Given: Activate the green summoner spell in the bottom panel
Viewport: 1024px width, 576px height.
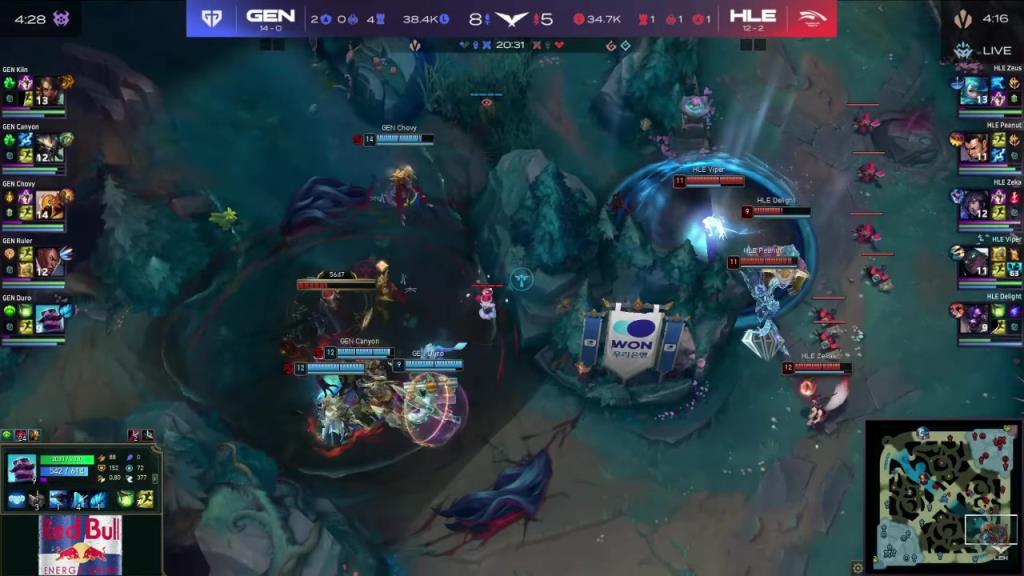Looking at the screenshot, I should pyautogui.click(x=125, y=499).
